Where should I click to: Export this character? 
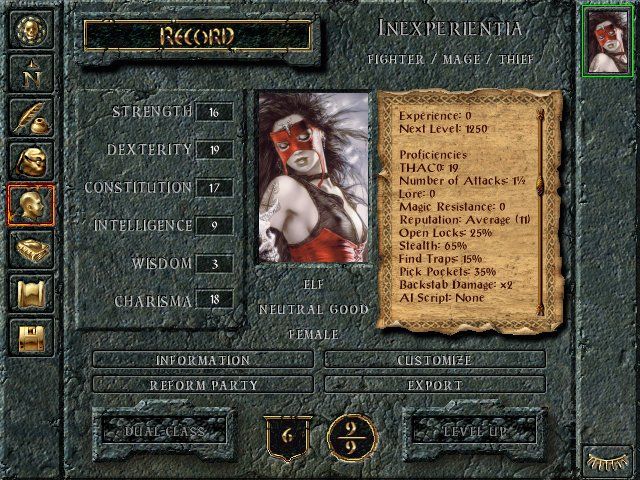tap(435, 384)
